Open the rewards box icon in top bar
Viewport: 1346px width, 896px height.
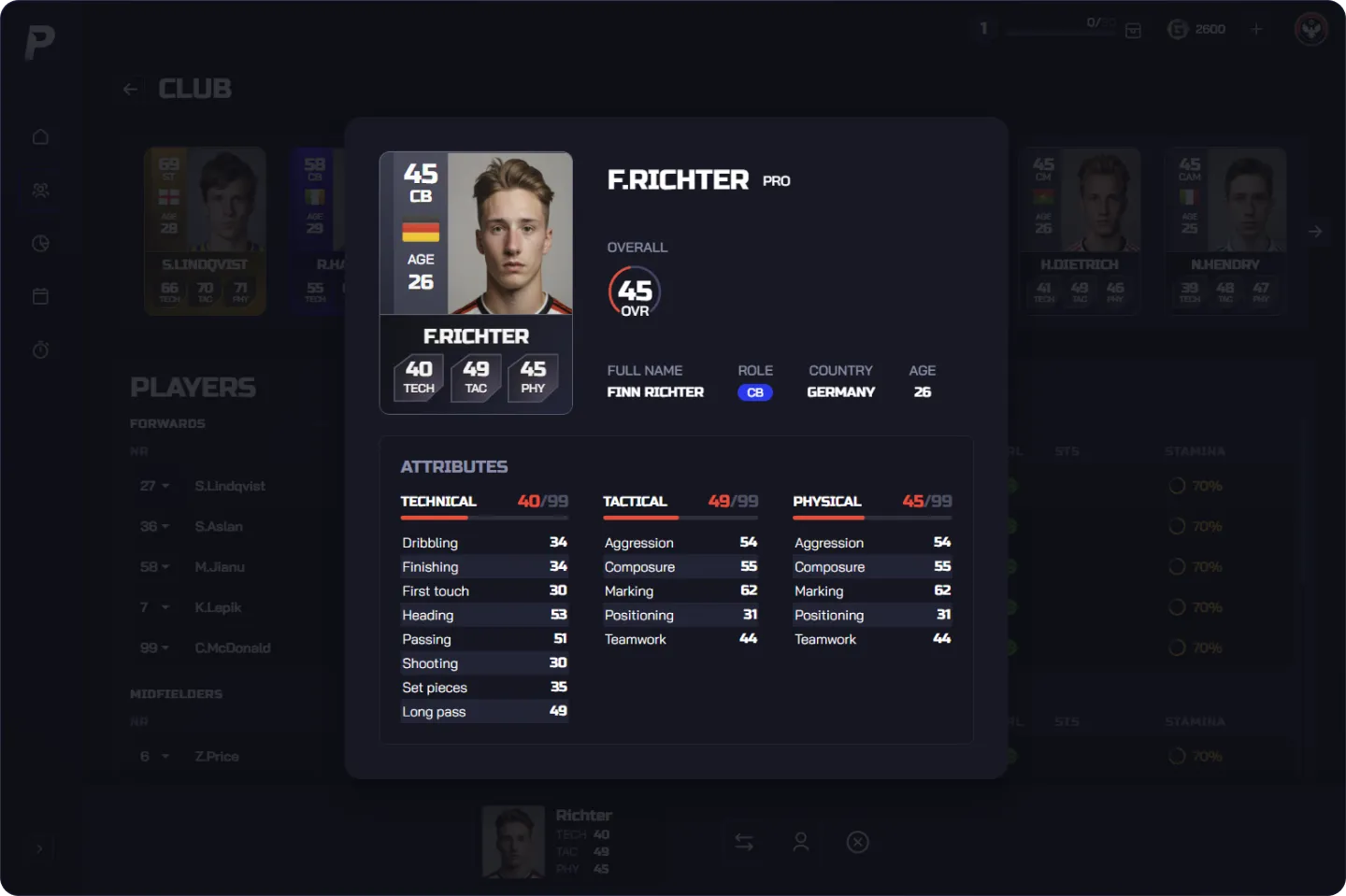tap(1133, 30)
